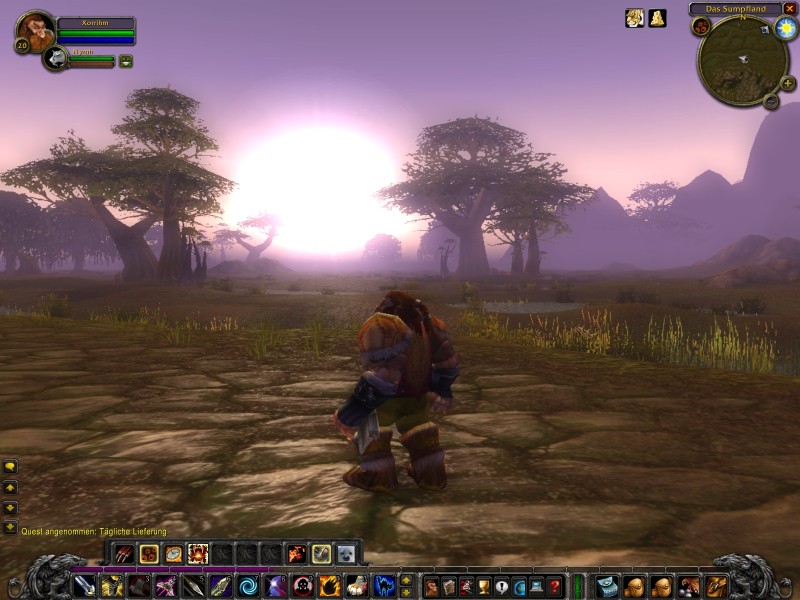Zoom in the minimap with the plus button
This screenshot has height=600, width=800.
788,83
